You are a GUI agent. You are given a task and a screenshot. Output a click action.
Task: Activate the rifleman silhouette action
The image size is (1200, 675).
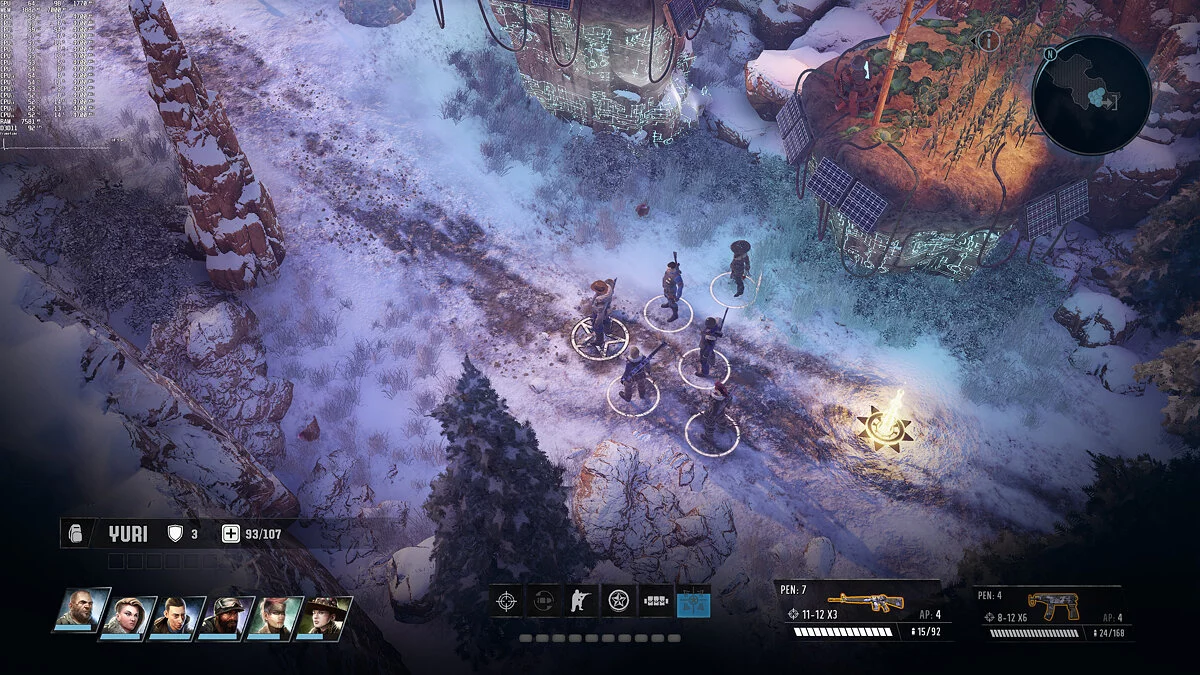[x=580, y=601]
